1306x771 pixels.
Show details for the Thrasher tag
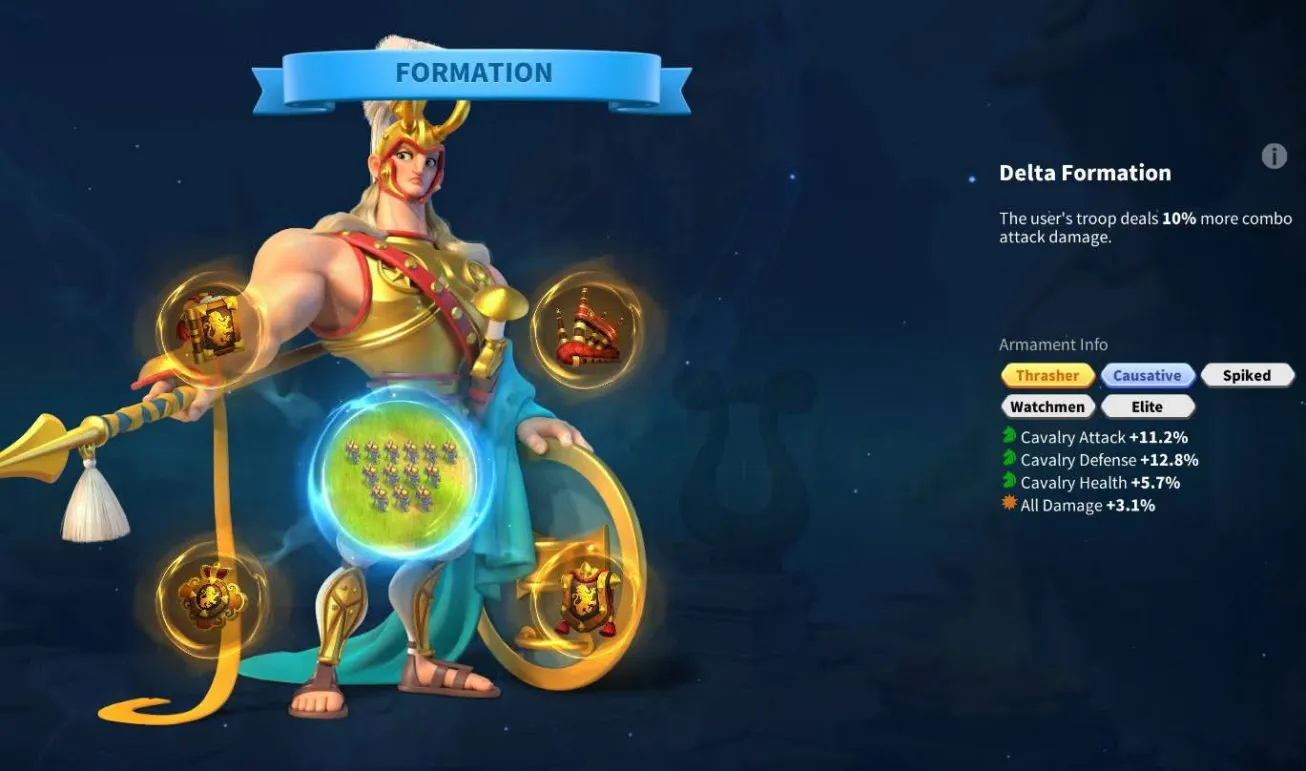pyautogui.click(x=1047, y=376)
